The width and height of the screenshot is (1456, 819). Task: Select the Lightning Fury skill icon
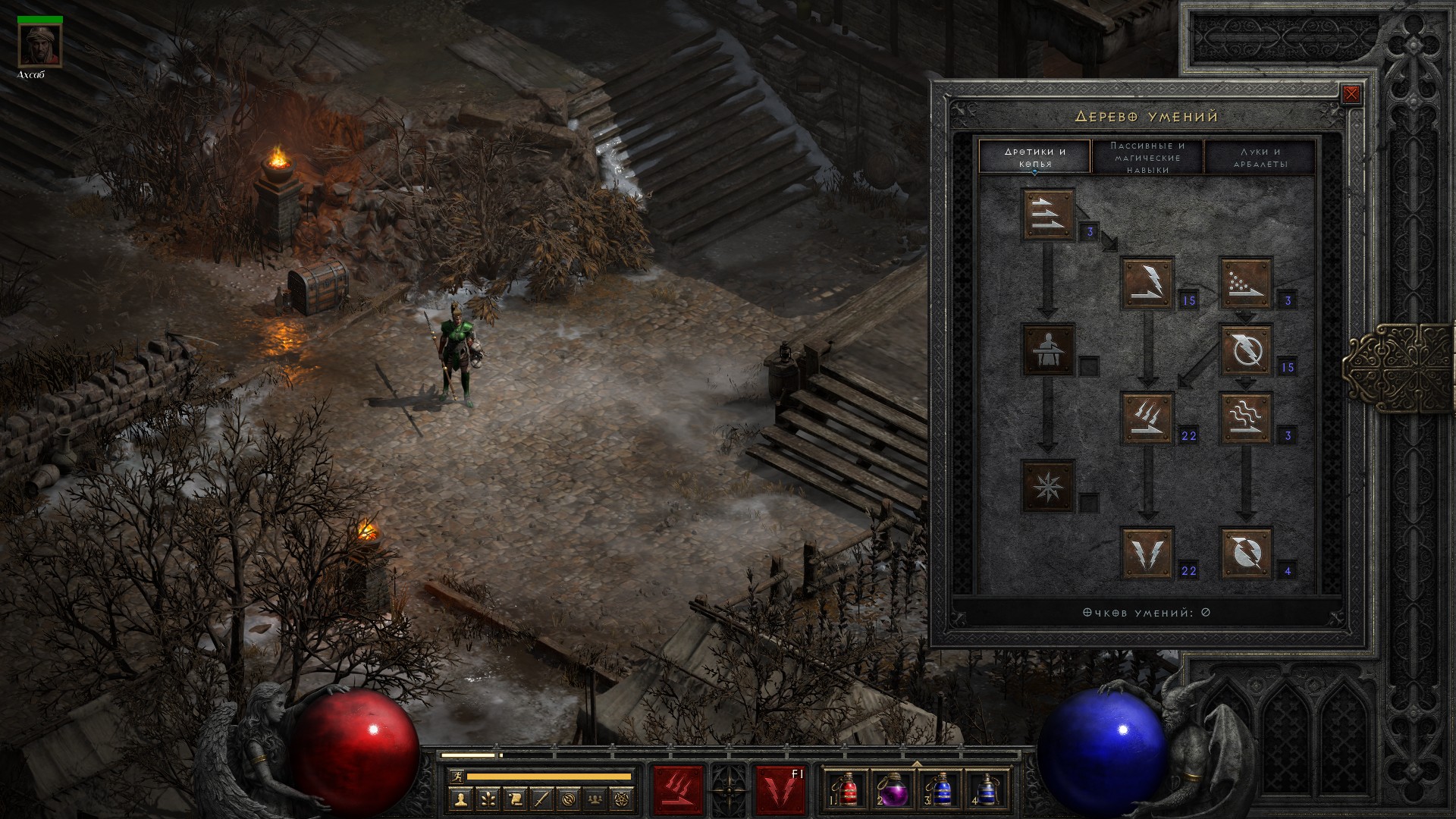(x=1245, y=553)
